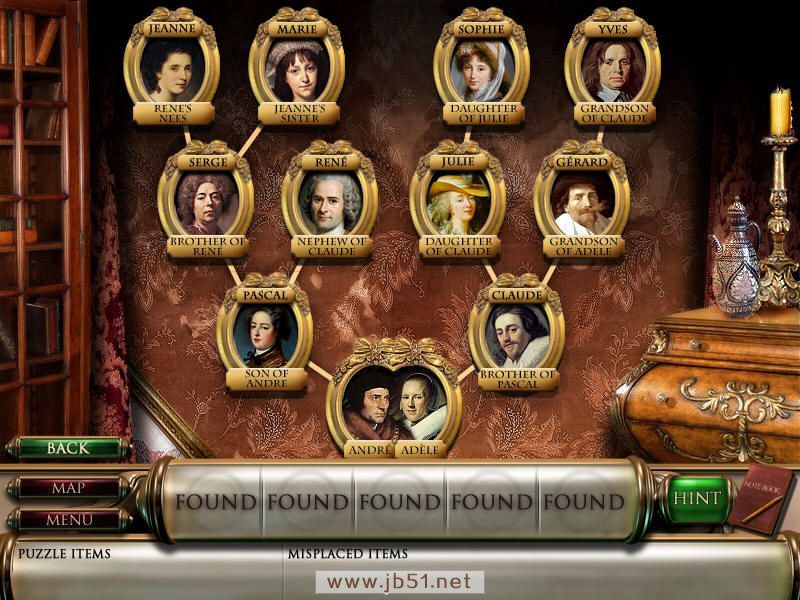
Task: Open the Map
Action: pyautogui.click(x=68, y=489)
